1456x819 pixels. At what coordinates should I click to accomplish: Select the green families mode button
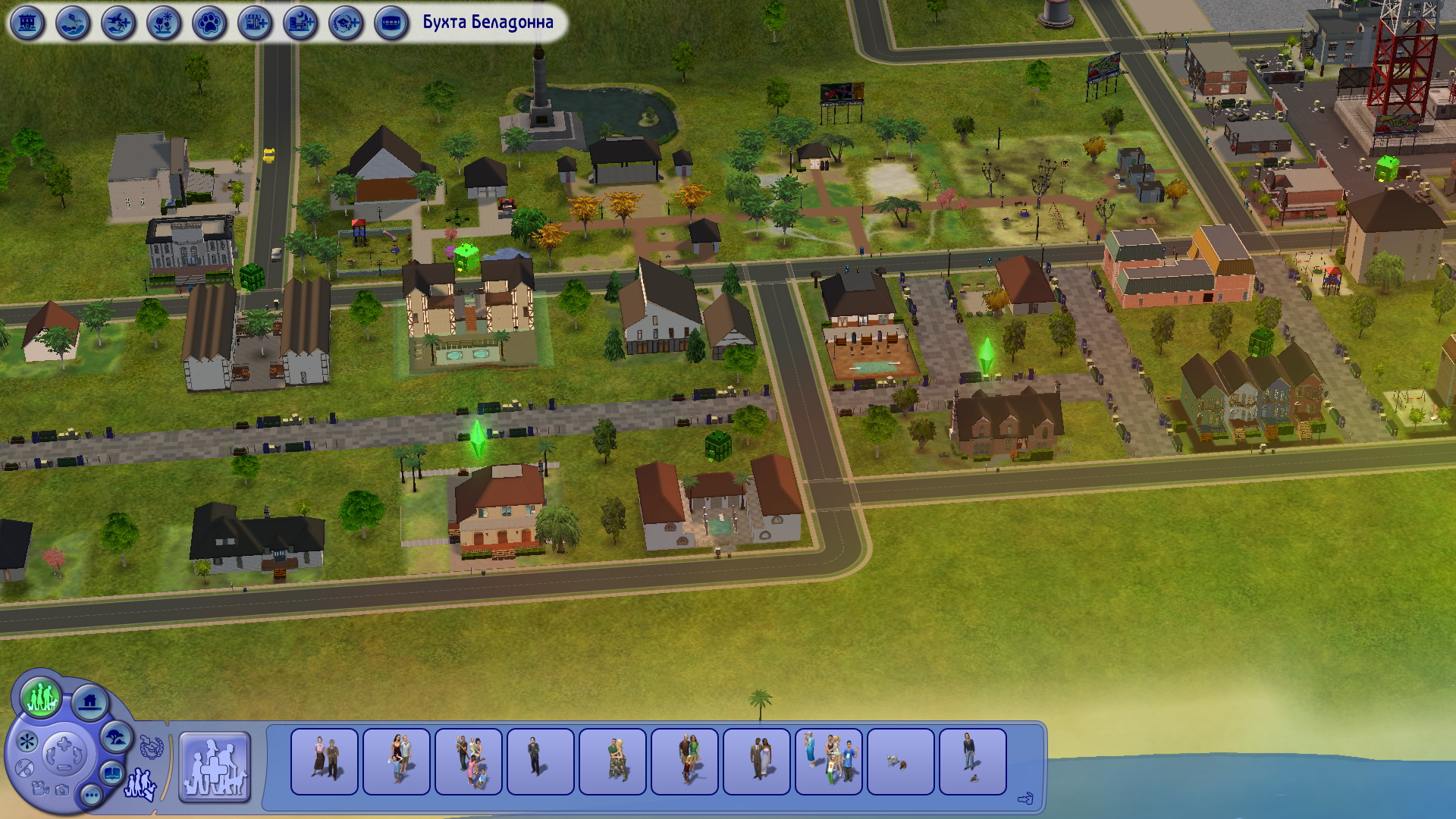tap(41, 697)
